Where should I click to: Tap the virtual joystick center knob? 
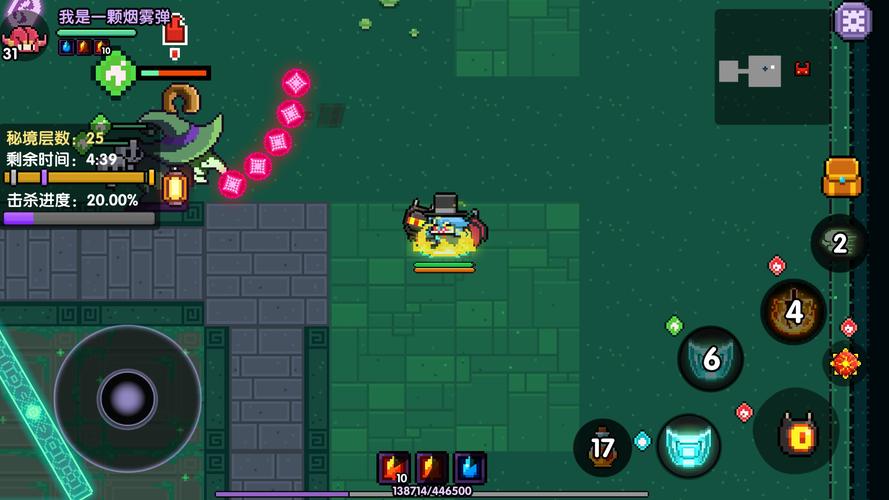pos(127,399)
